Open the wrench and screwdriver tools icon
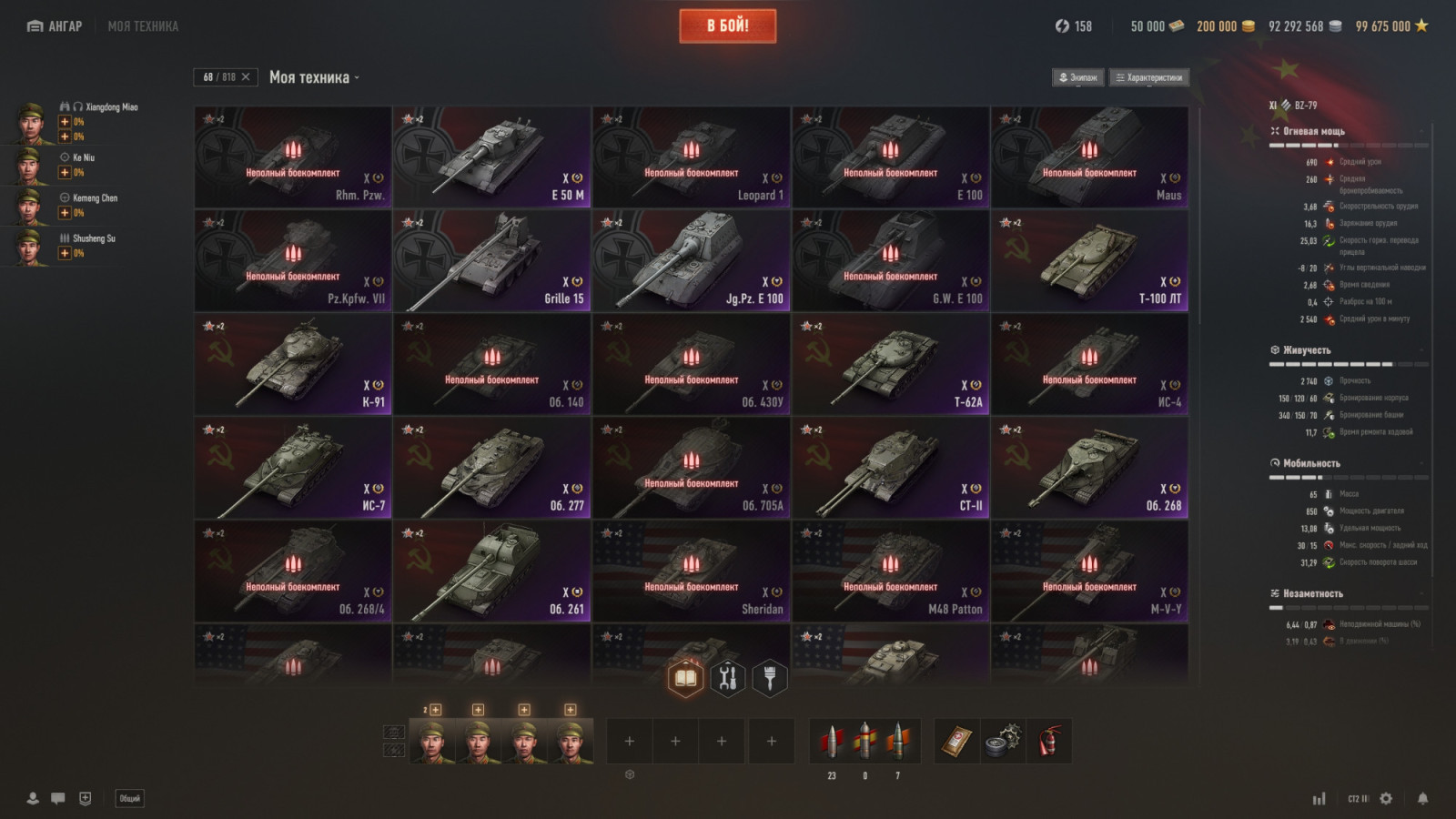 727,678
